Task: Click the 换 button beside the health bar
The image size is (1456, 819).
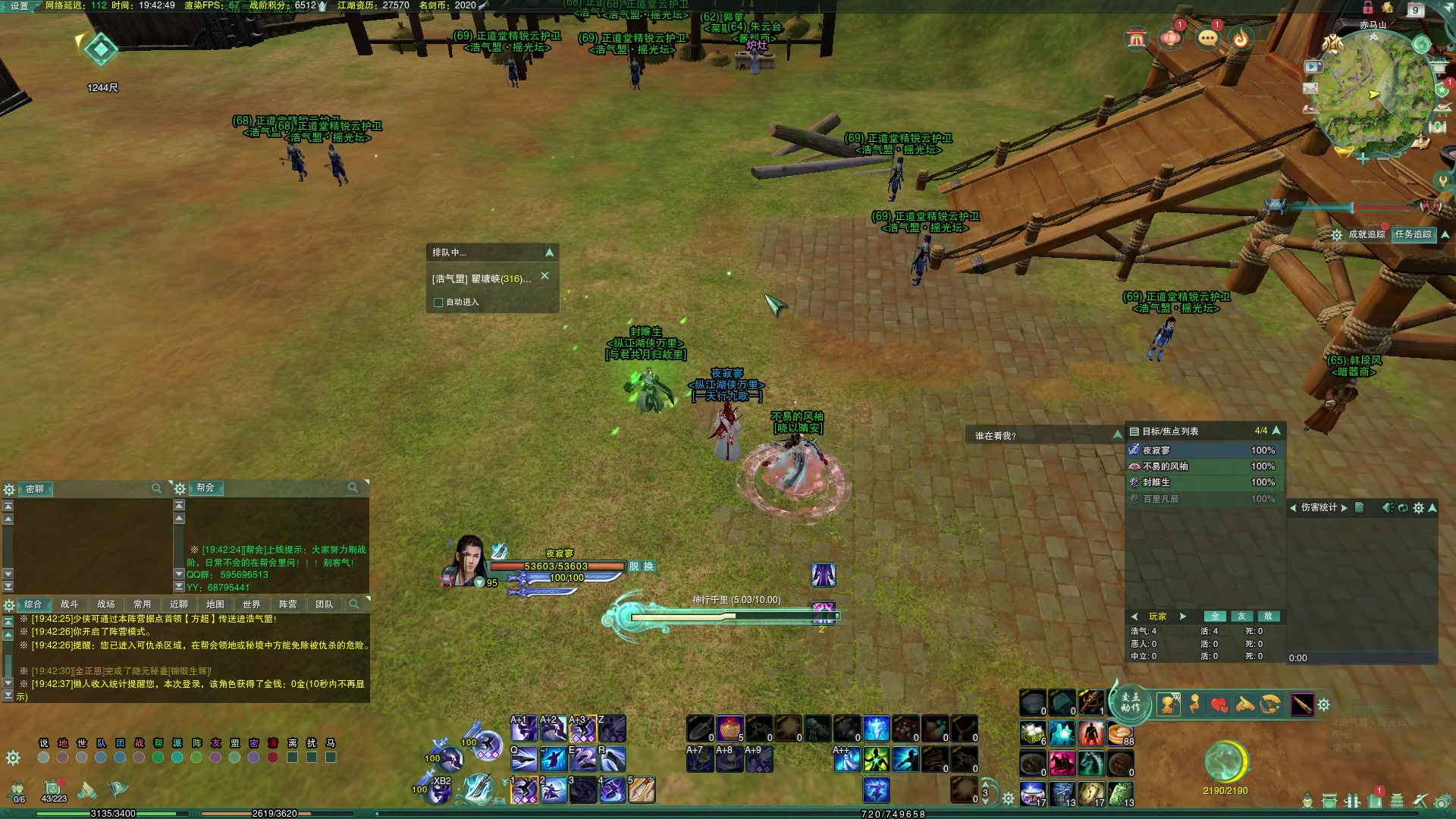Action: click(649, 566)
